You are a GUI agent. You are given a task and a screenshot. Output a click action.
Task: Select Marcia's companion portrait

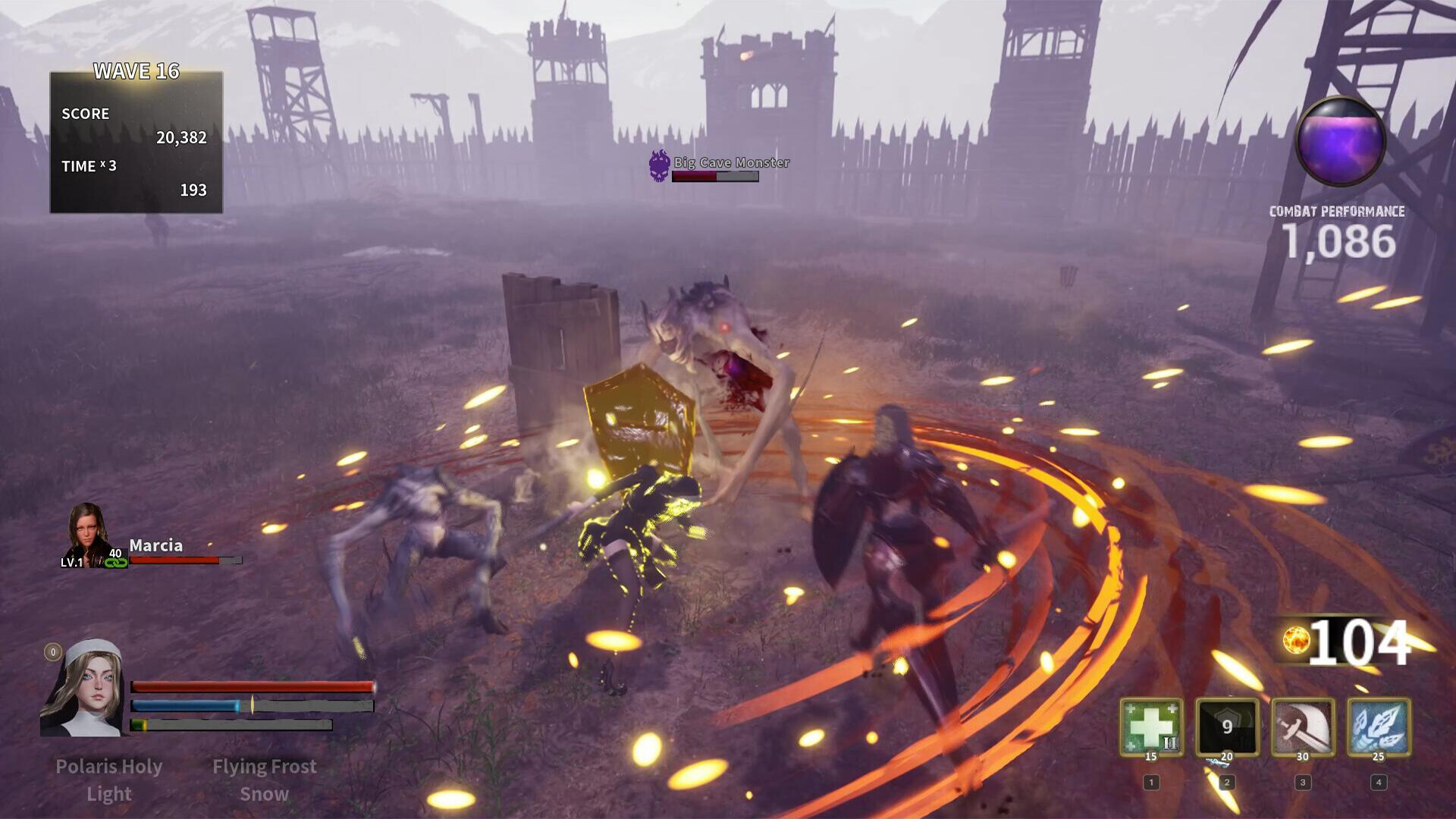87,533
